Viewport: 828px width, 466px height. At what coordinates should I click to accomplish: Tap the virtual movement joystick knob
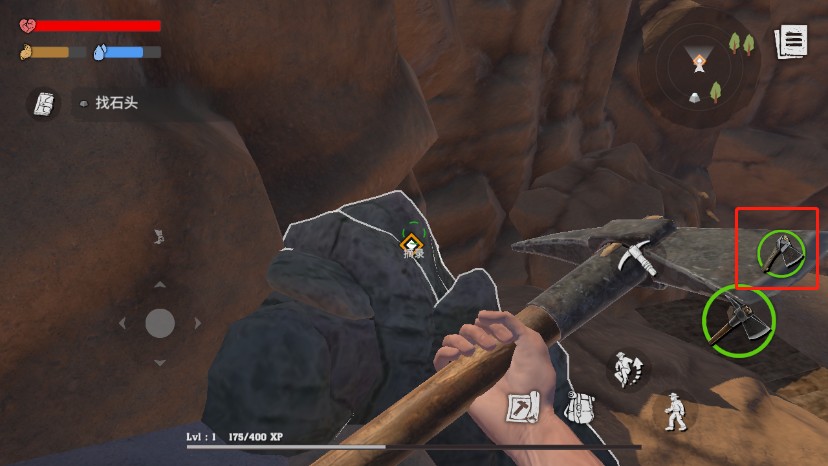pyautogui.click(x=160, y=323)
